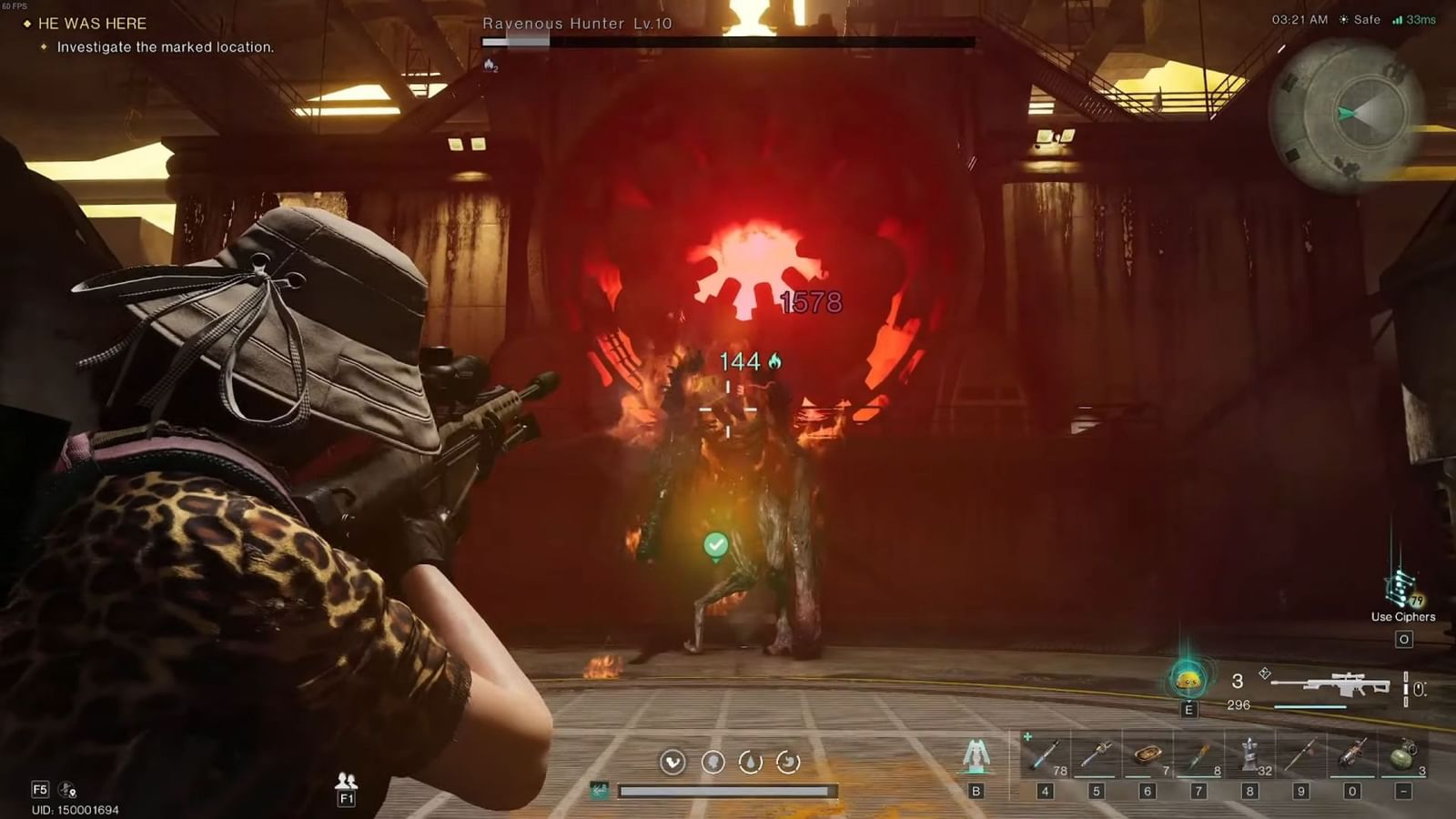Open the circular minimap
This screenshot has width=1456, height=819.
click(x=1347, y=115)
